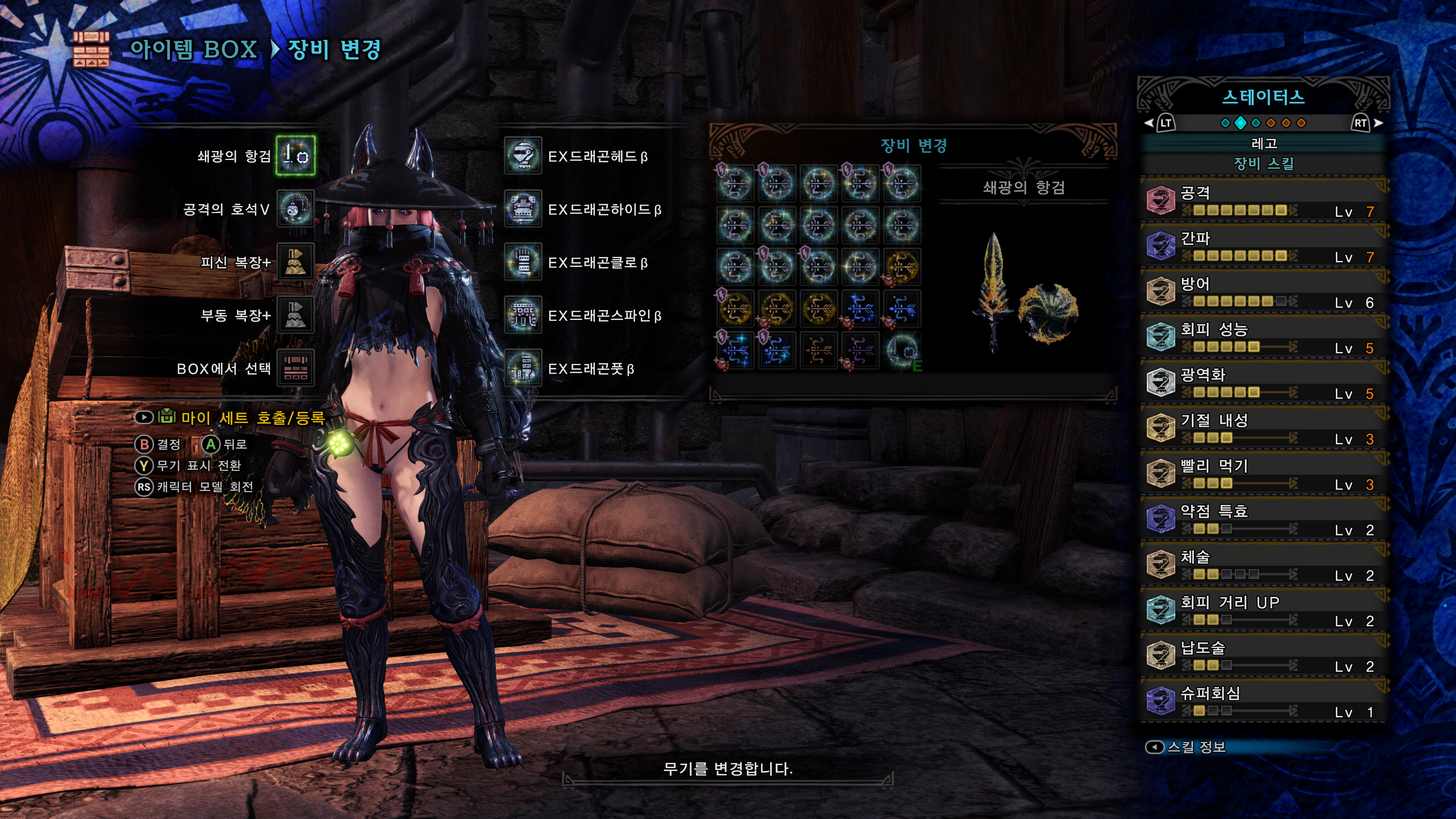This screenshot has height=819, width=1456.
Task: Click BOX에서 선택 option
Action: (295, 369)
